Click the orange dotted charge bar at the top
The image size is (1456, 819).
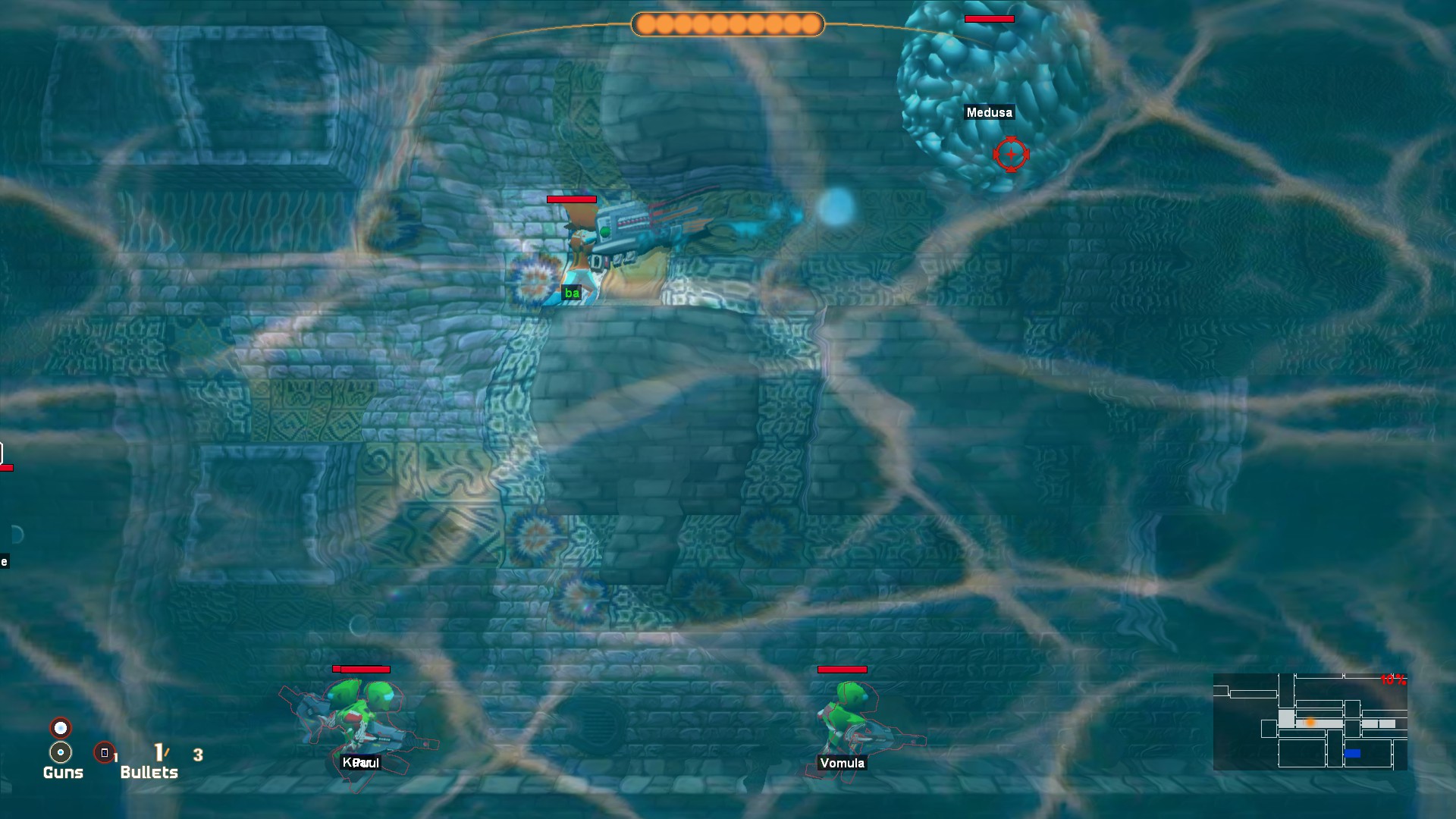click(x=726, y=24)
